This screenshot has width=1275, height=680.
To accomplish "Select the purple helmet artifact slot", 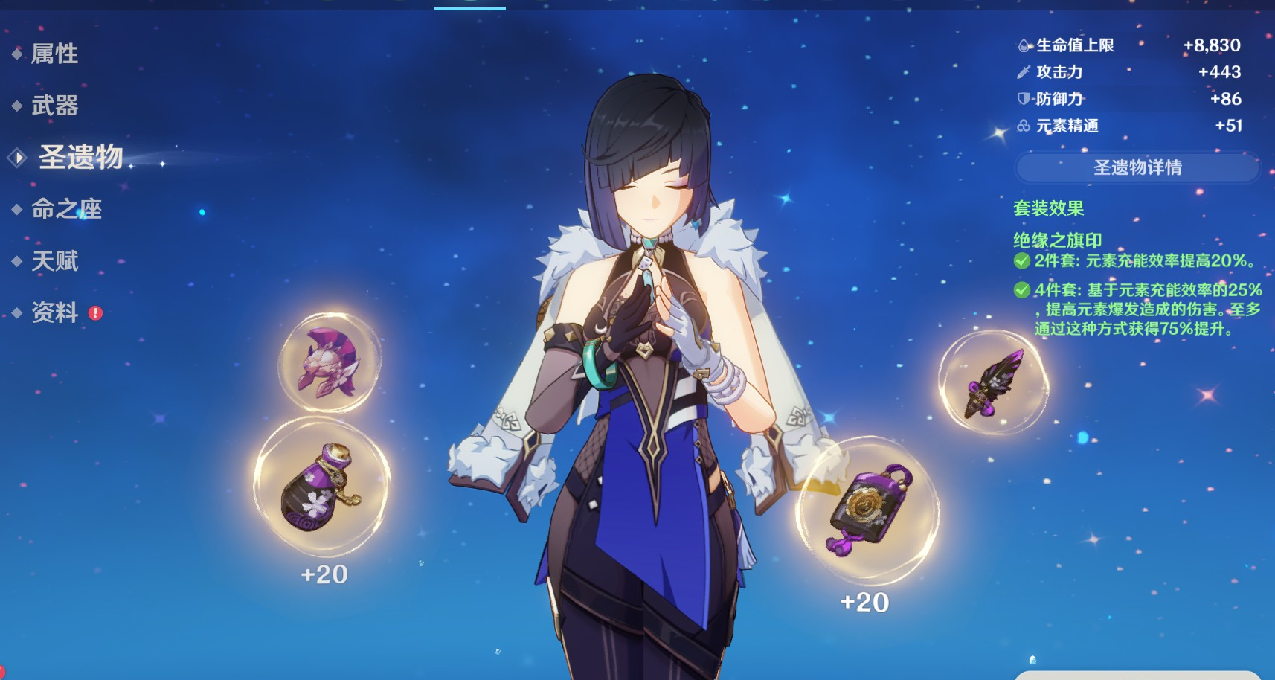I will (x=329, y=362).
